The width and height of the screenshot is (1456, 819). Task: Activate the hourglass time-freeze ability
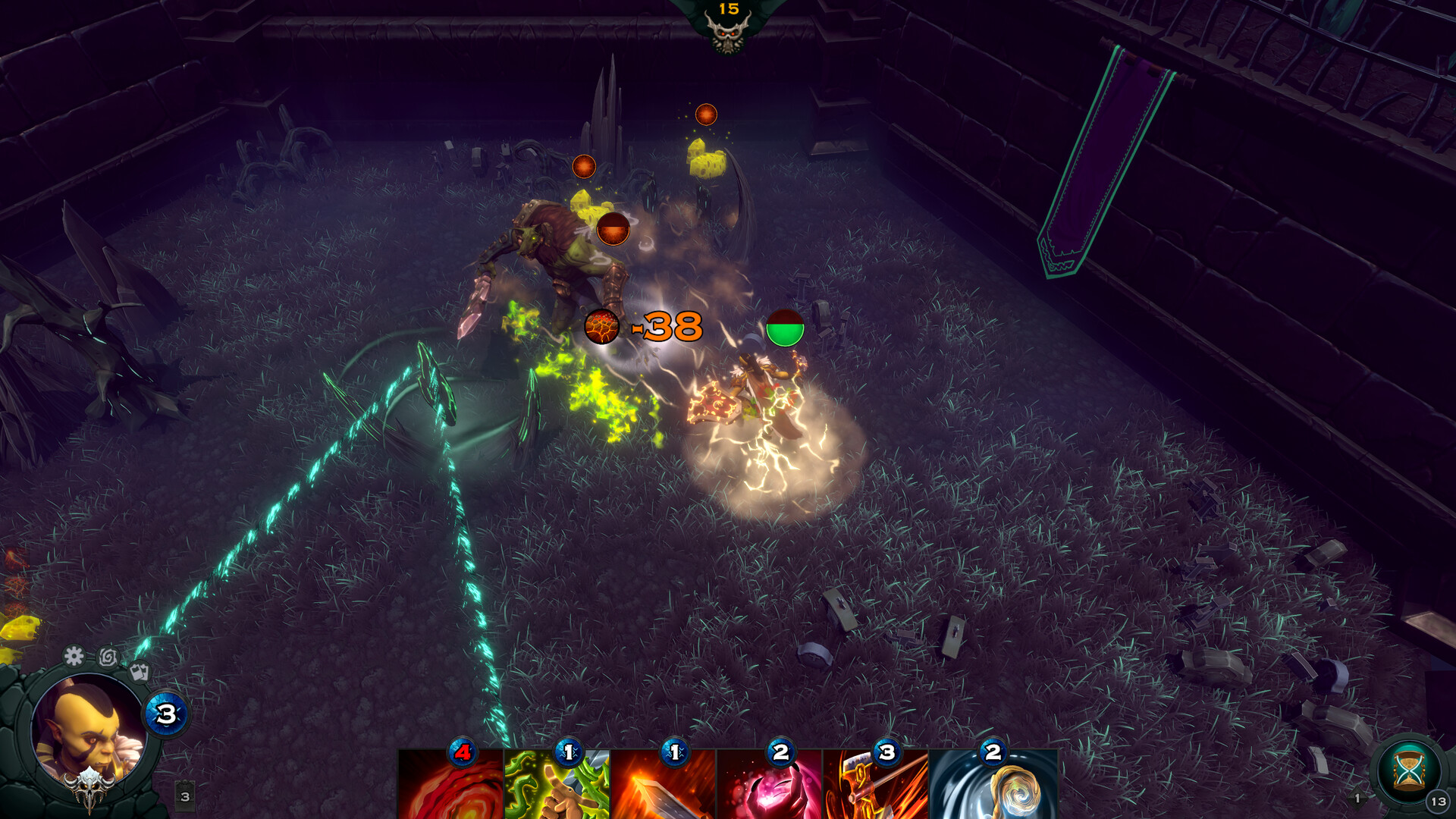click(1407, 770)
